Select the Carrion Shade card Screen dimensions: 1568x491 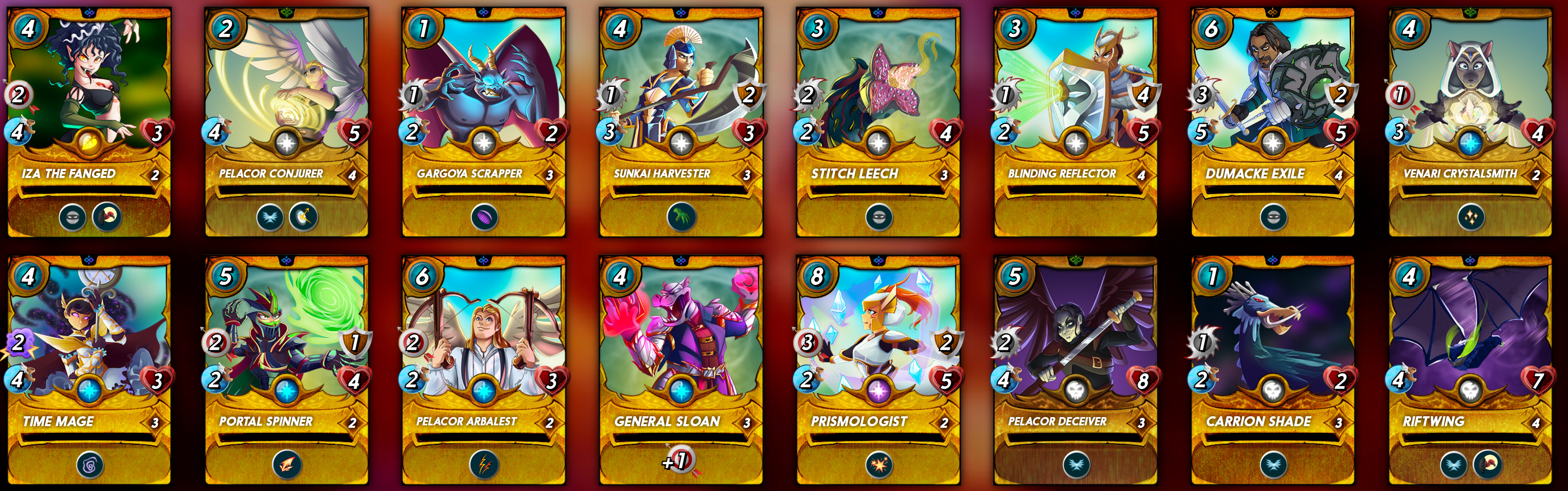pos(1272,370)
